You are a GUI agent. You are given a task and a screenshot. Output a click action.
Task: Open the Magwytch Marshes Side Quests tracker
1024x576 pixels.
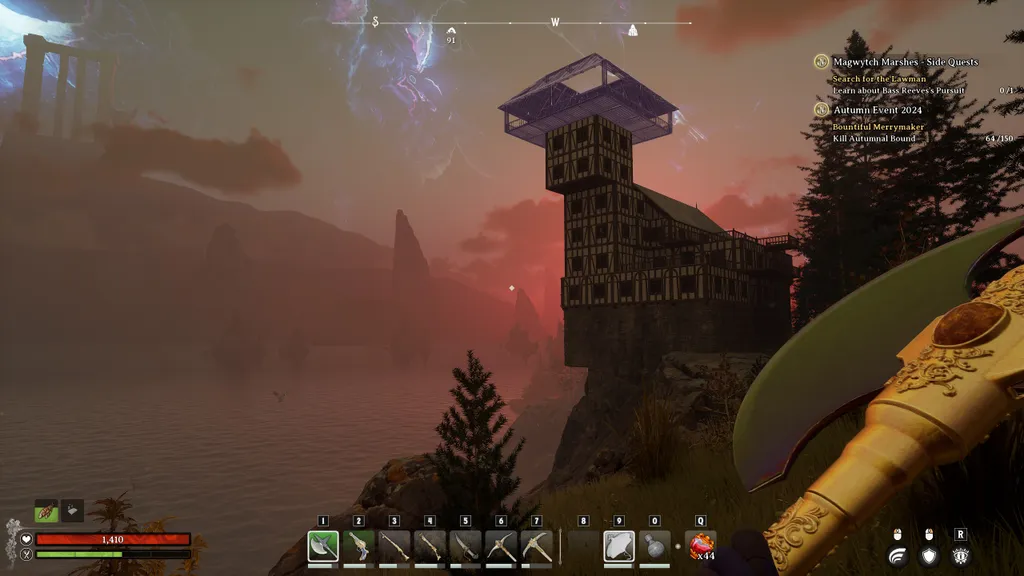[906, 62]
